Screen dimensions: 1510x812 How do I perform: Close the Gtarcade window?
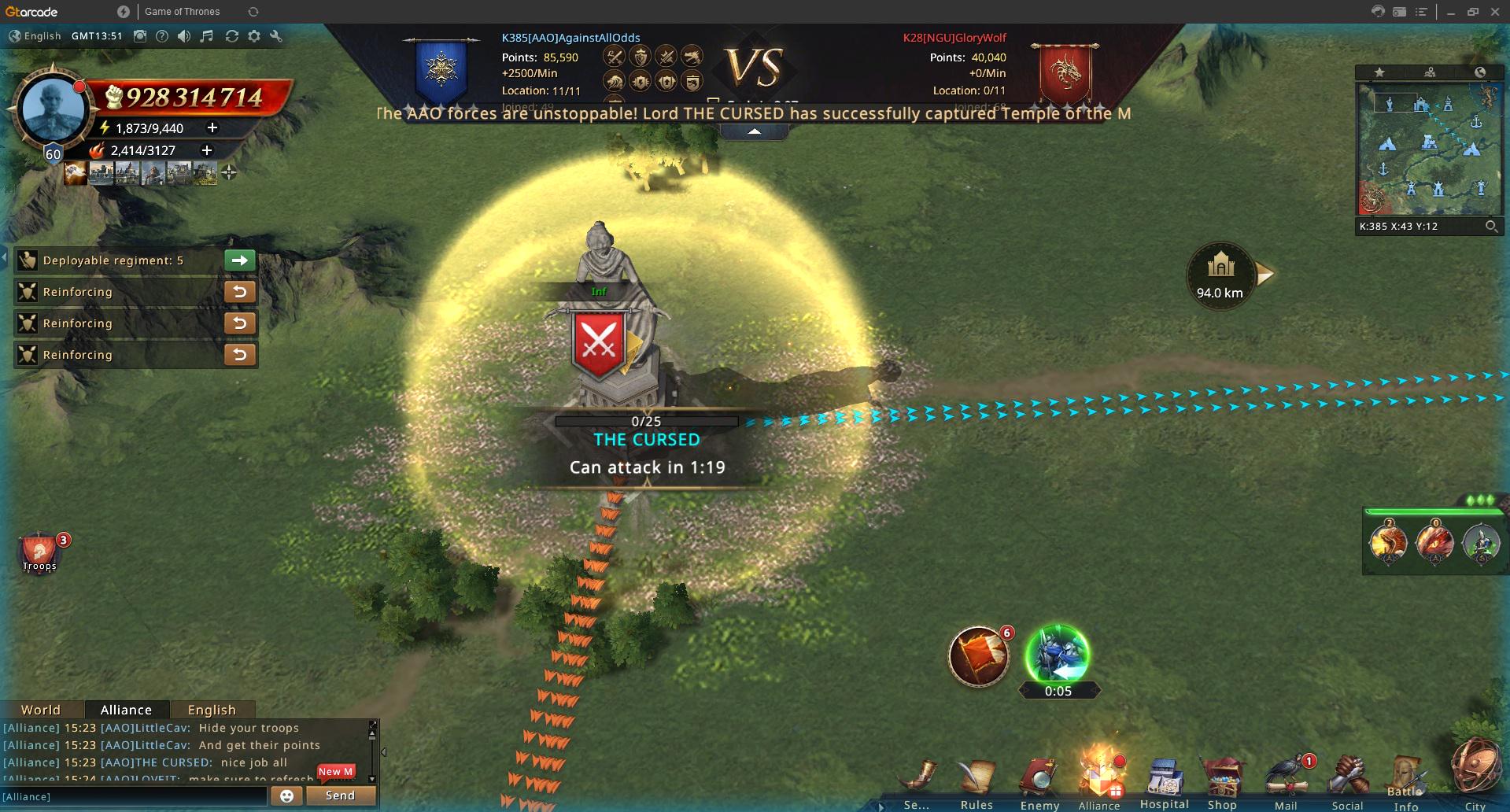(1495, 12)
